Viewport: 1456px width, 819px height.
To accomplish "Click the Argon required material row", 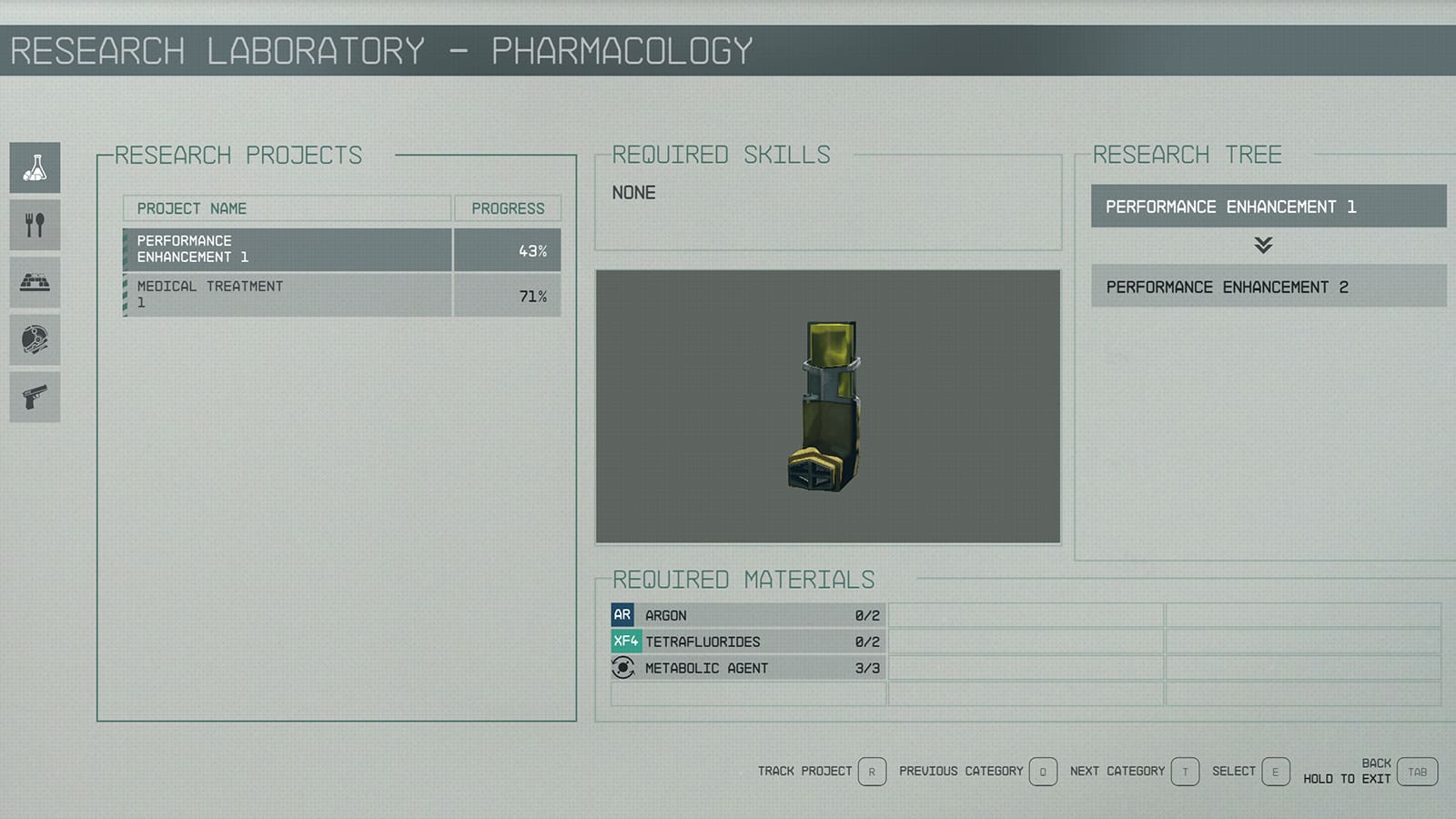I will (747, 615).
